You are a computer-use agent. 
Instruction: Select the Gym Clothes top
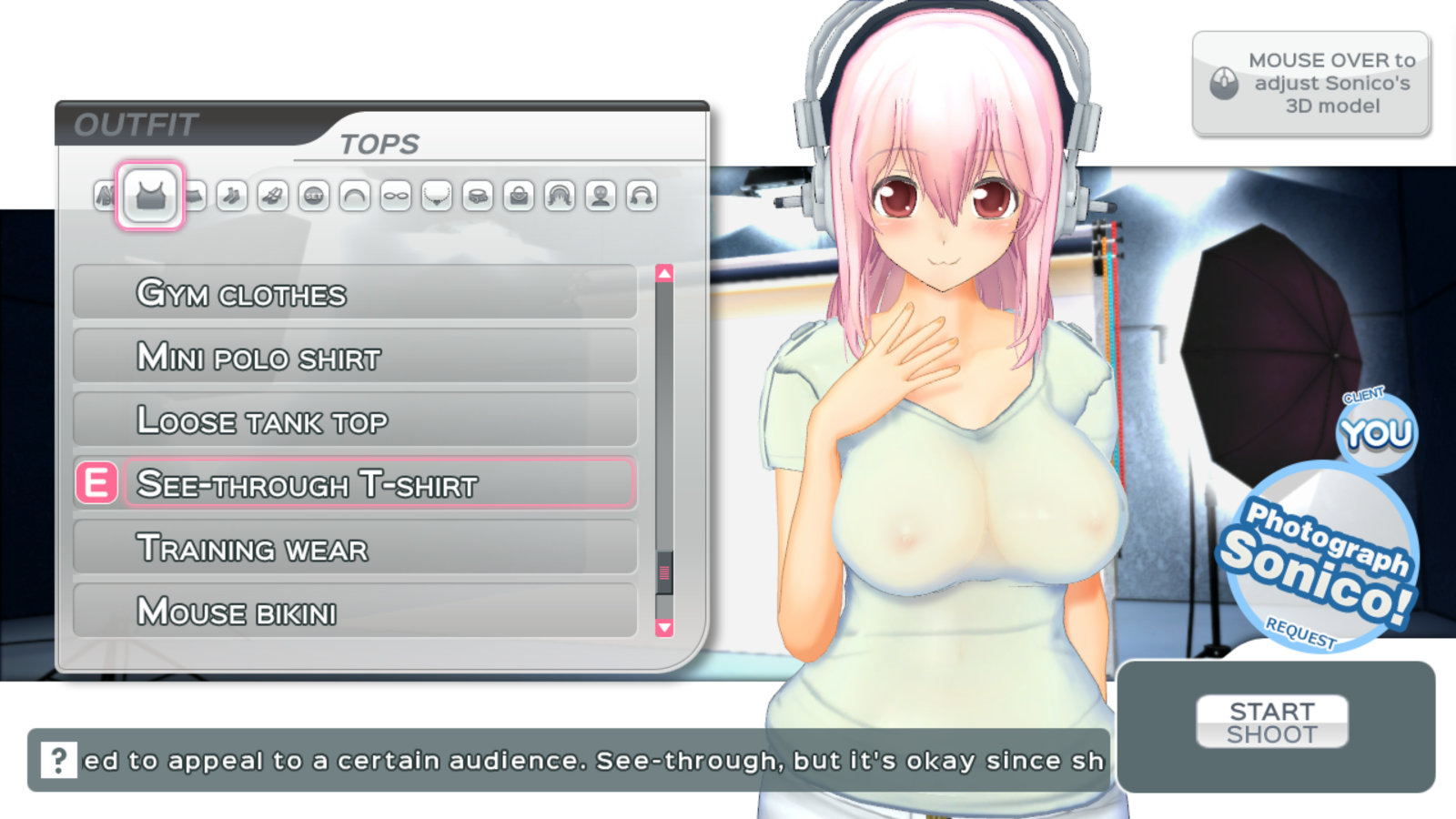(x=355, y=293)
